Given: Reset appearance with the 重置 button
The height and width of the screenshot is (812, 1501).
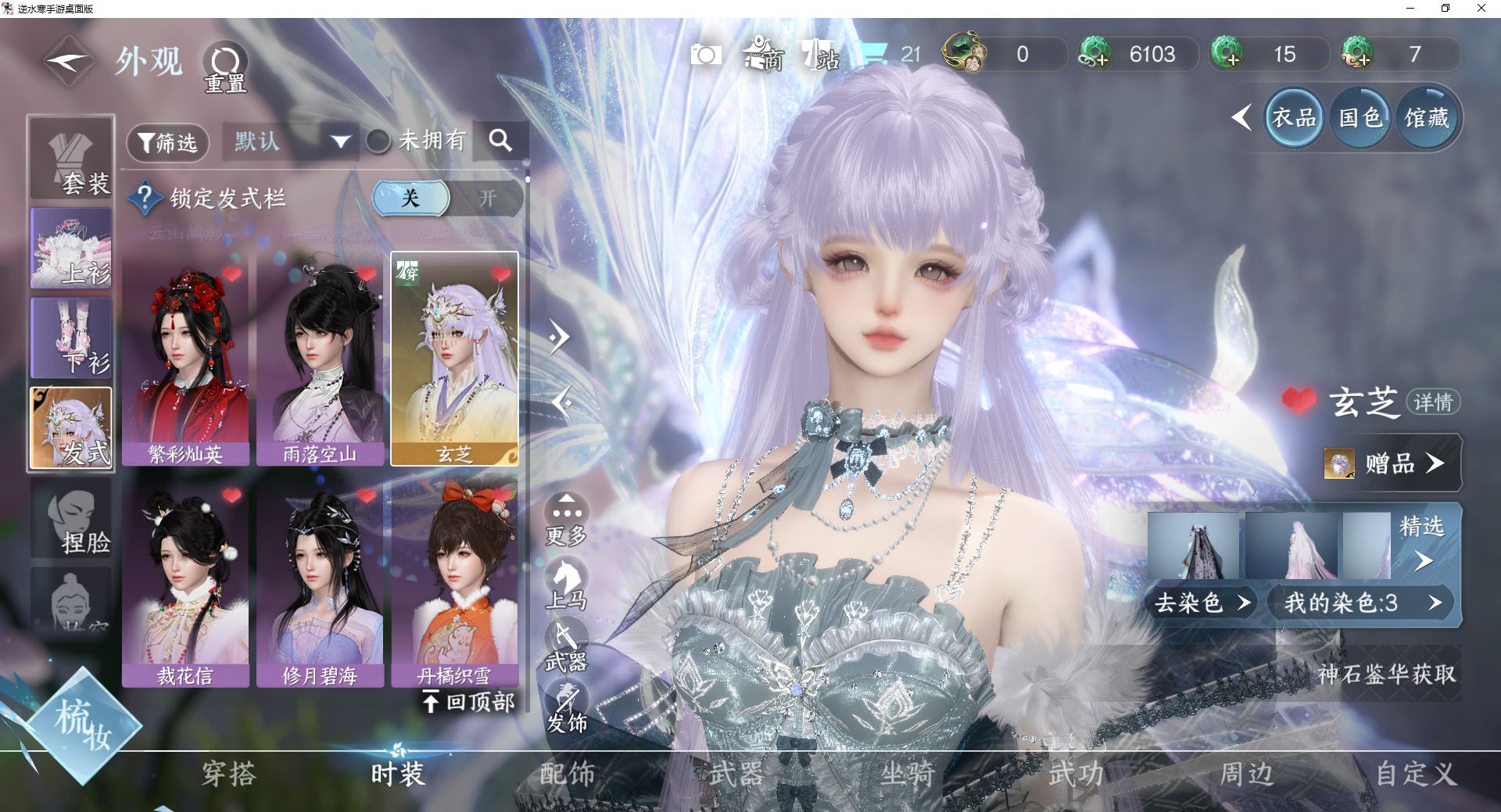Looking at the screenshot, I should 225,66.
